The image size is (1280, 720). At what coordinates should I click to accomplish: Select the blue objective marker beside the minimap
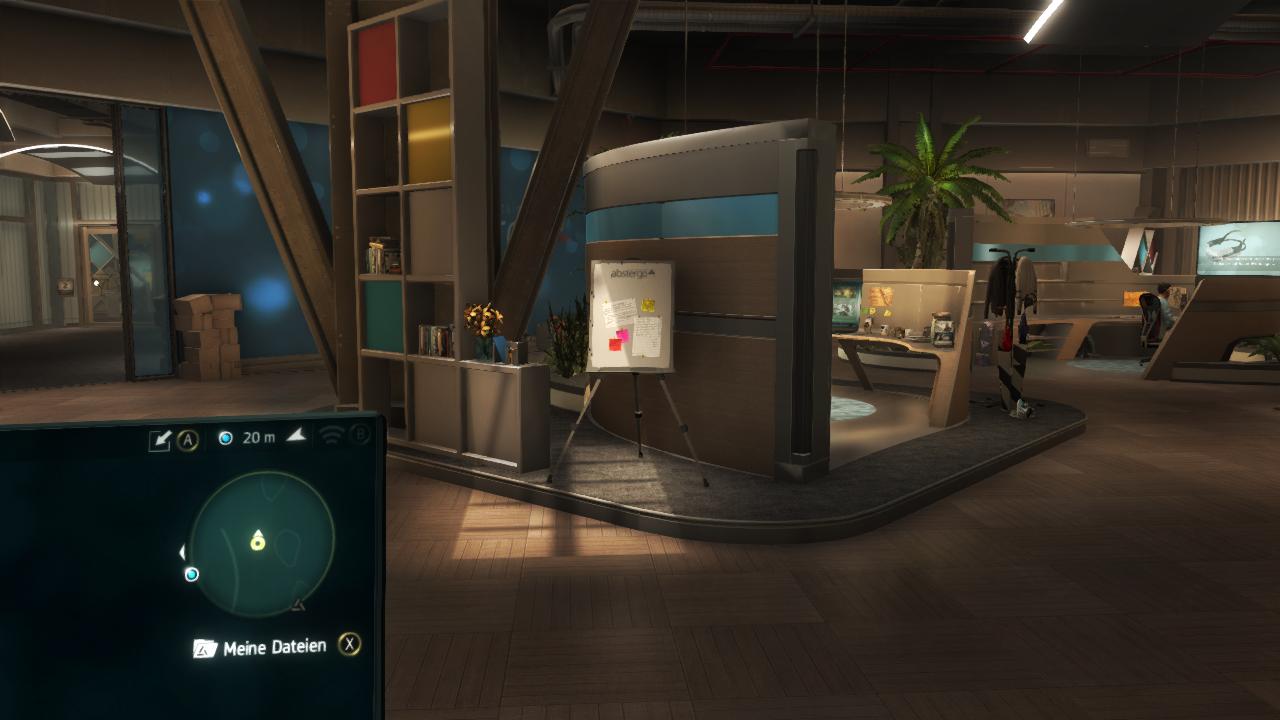pos(192,574)
